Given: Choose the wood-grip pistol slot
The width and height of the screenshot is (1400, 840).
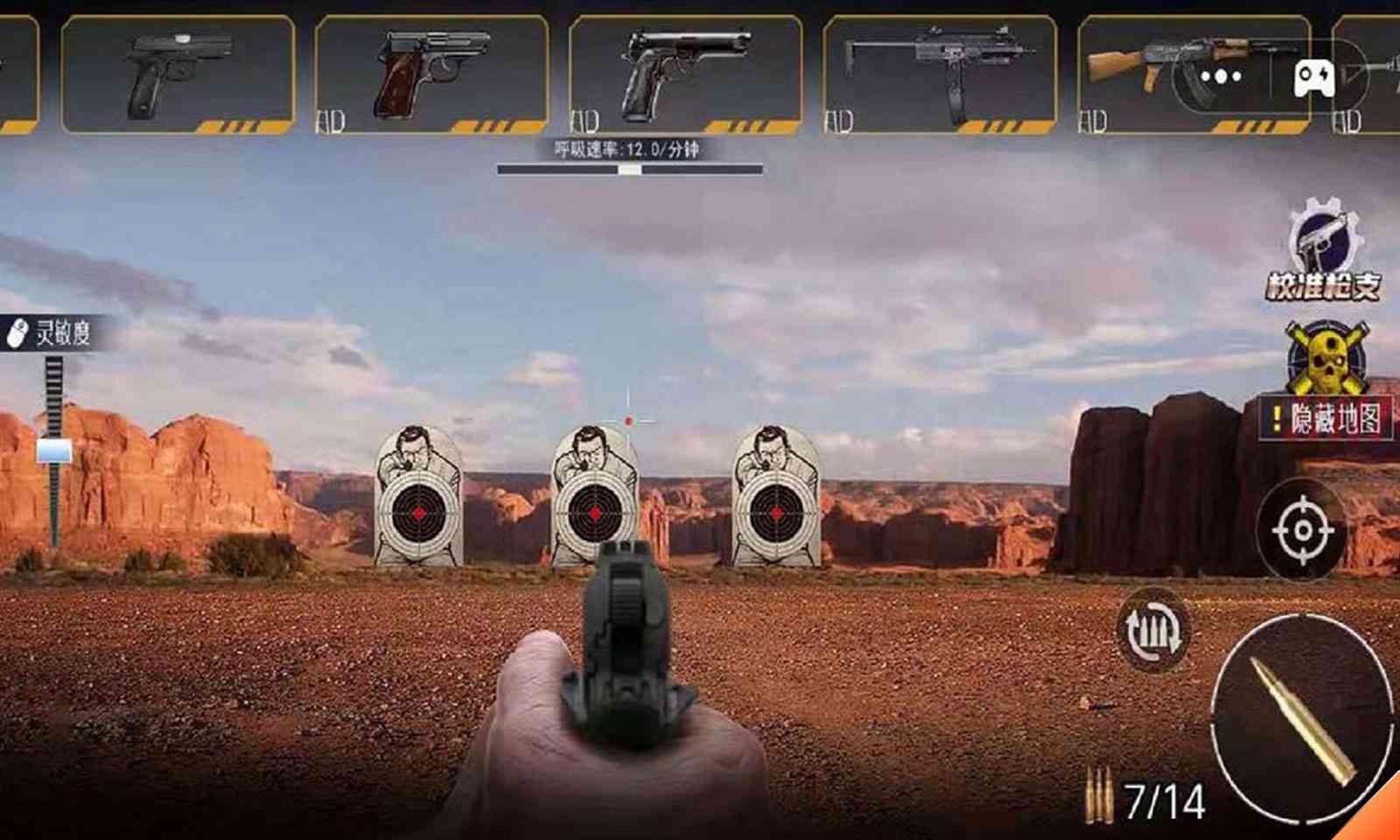Looking at the screenshot, I should pyautogui.click(x=431, y=74).
